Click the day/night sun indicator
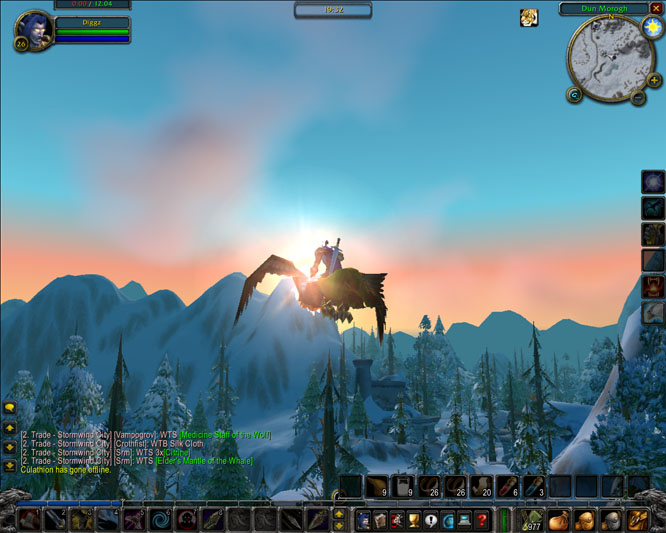 point(654,29)
